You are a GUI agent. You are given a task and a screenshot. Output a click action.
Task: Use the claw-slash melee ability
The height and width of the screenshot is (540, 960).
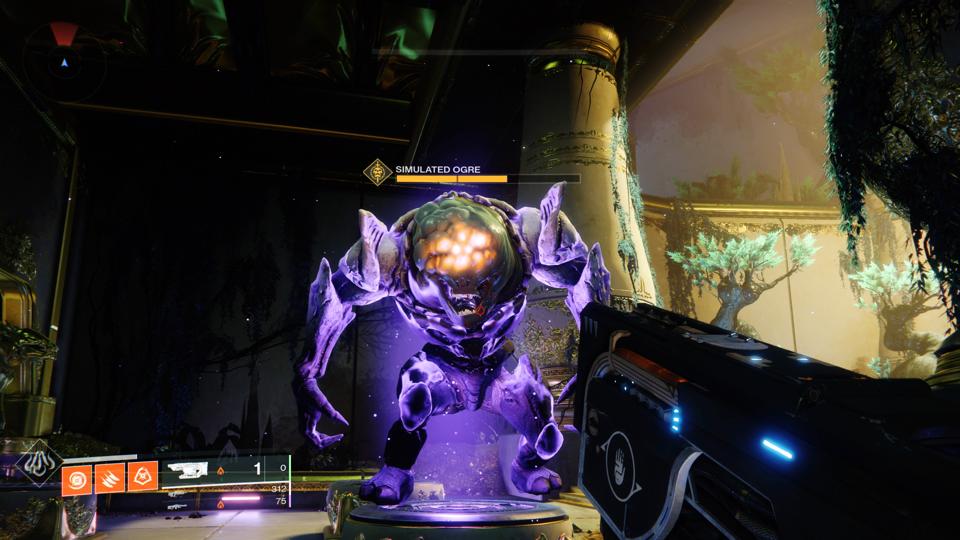point(109,479)
